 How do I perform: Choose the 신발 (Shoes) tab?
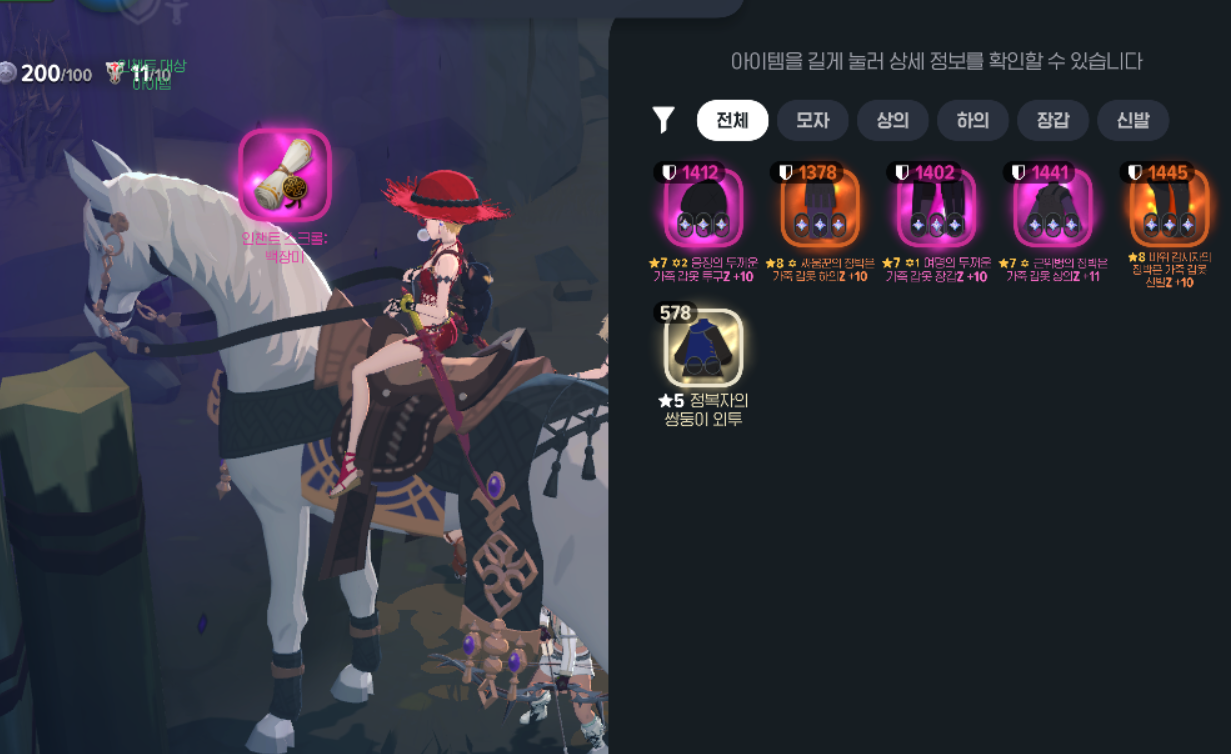(1133, 121)
